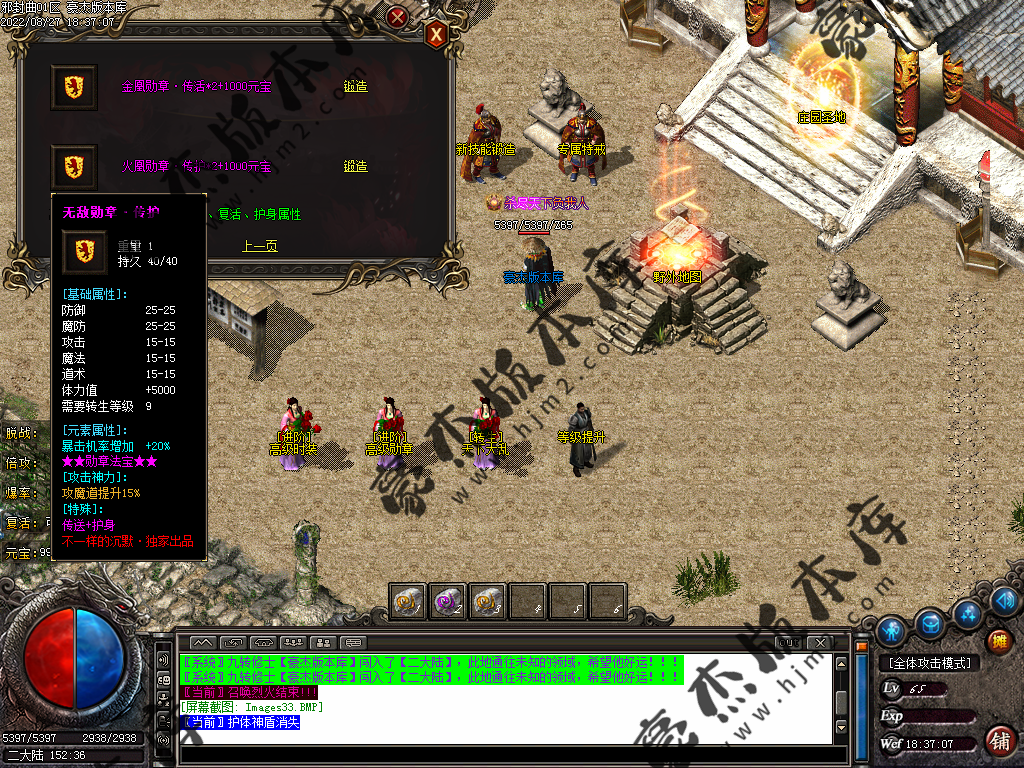Open the 摊 stall button
Image resolution: width=1024 pixels, height=768 pixels.
(998, 641)
